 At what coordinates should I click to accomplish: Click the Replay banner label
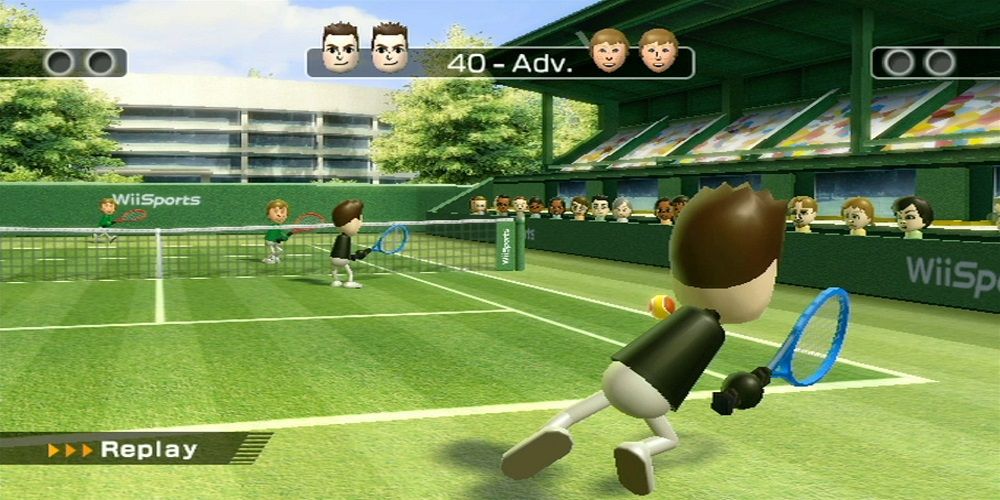click(x=148, y=449)
